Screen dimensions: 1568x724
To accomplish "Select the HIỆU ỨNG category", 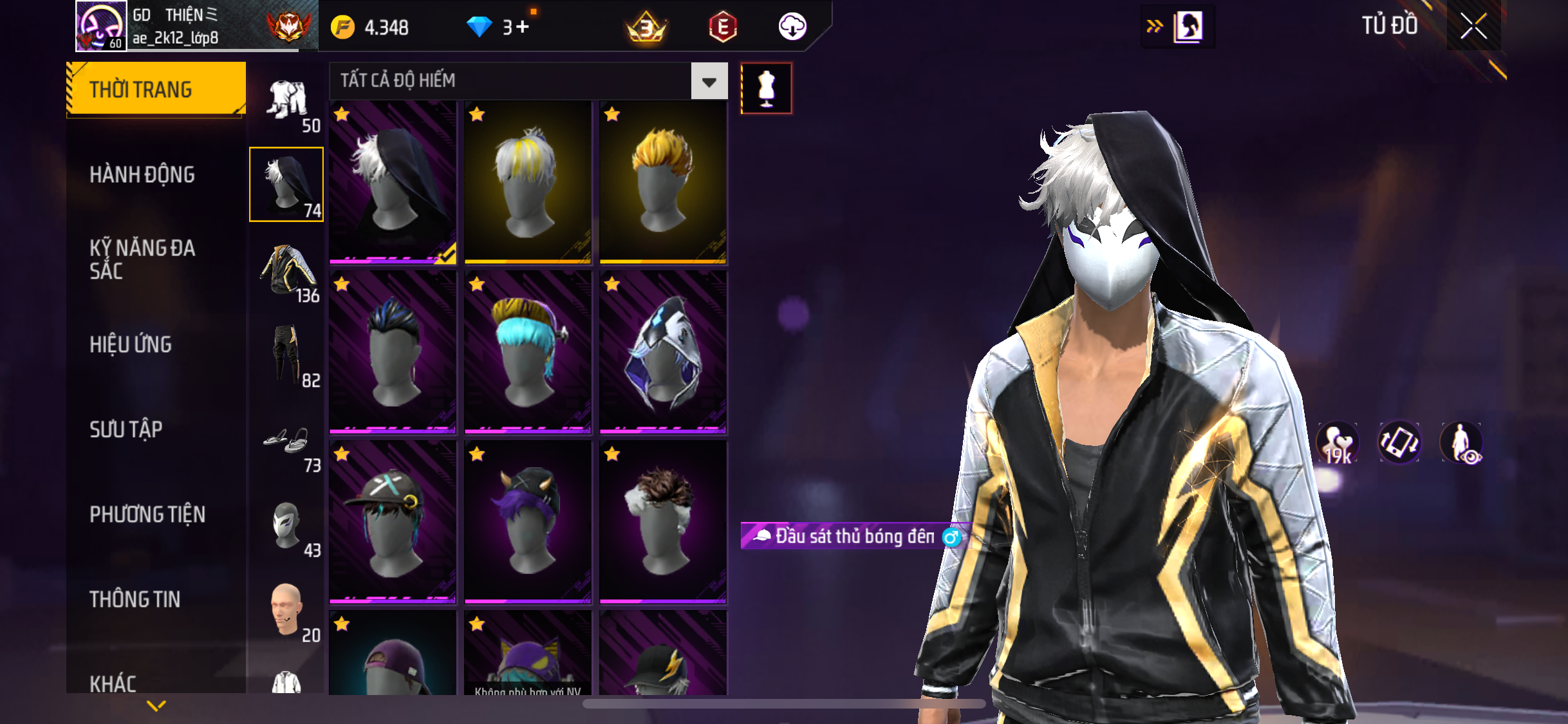I will [x=131, y=344].
